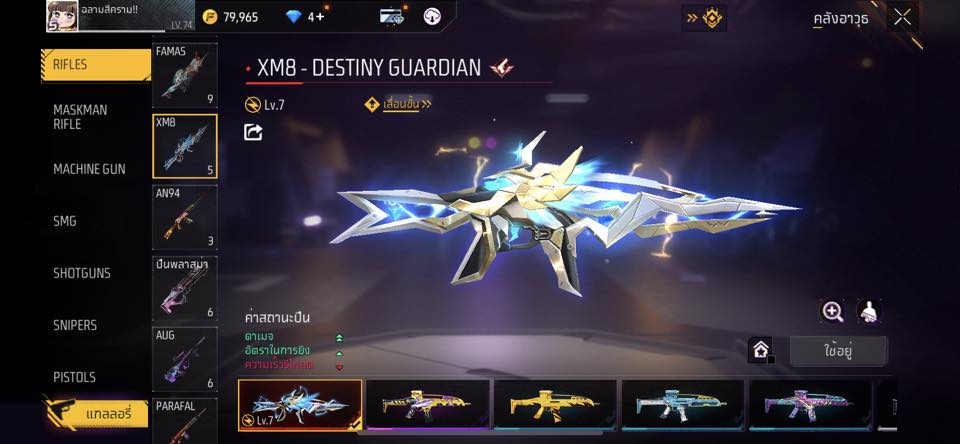Close the weapon armory screen
The width and height of the screenshot is (960, 444).
[x=902, y=17]
